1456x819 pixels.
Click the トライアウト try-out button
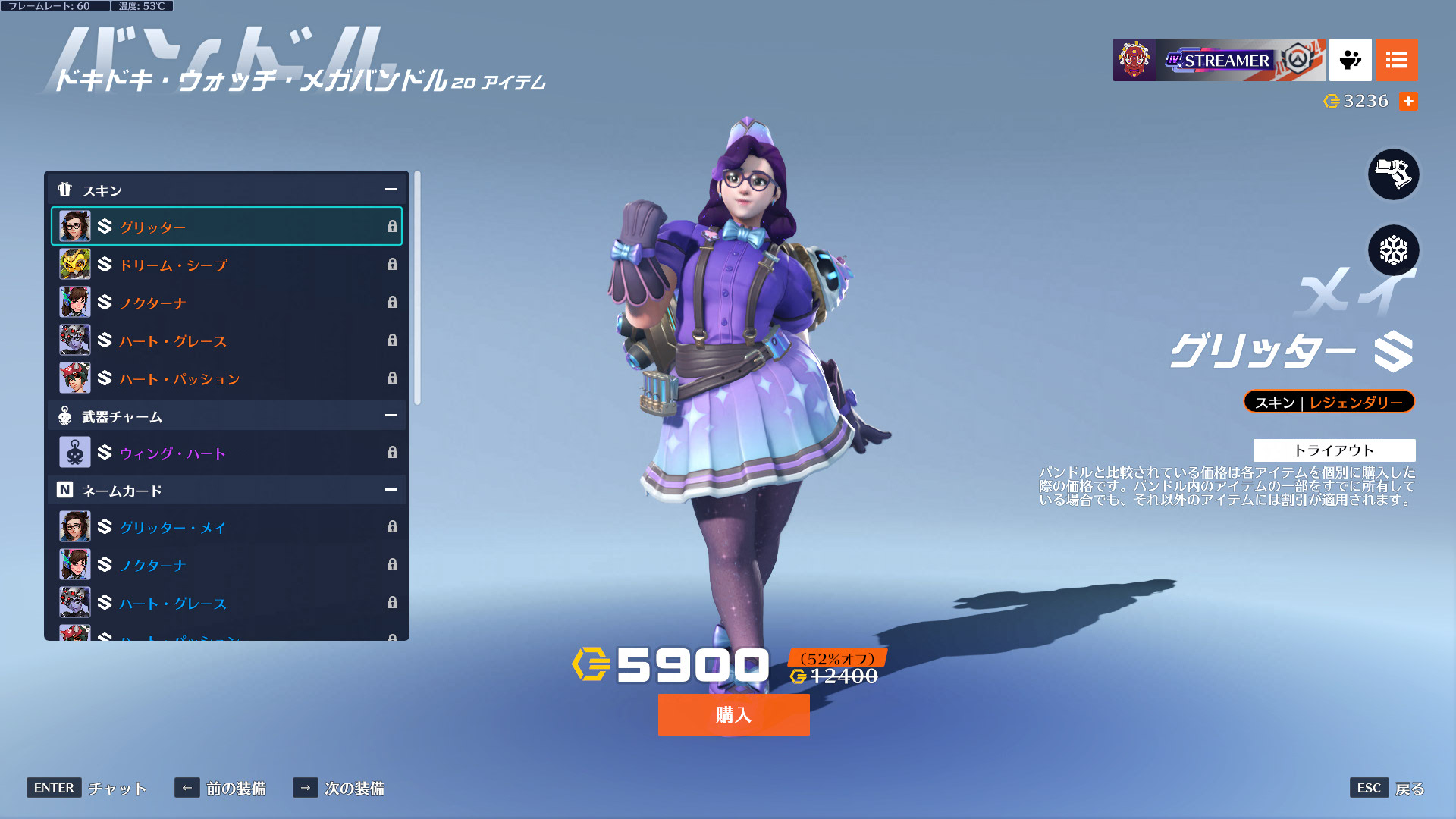[1334, 450]
